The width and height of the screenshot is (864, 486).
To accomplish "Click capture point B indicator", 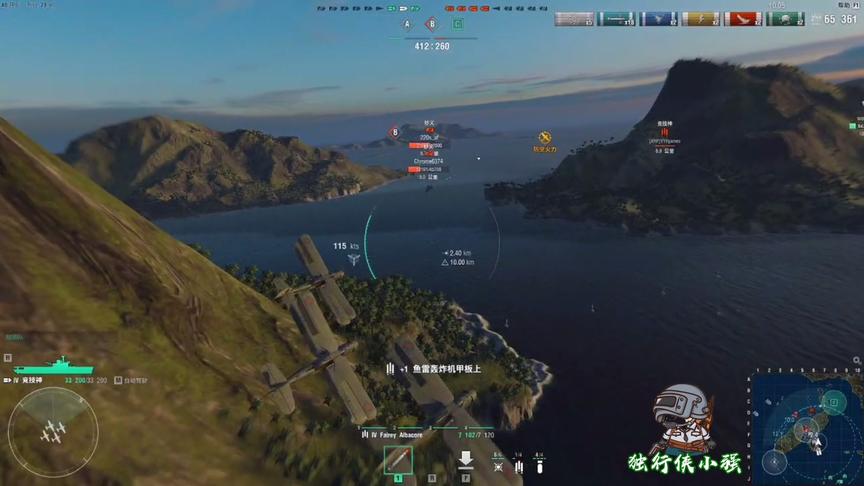I will [x=432, y=24].
